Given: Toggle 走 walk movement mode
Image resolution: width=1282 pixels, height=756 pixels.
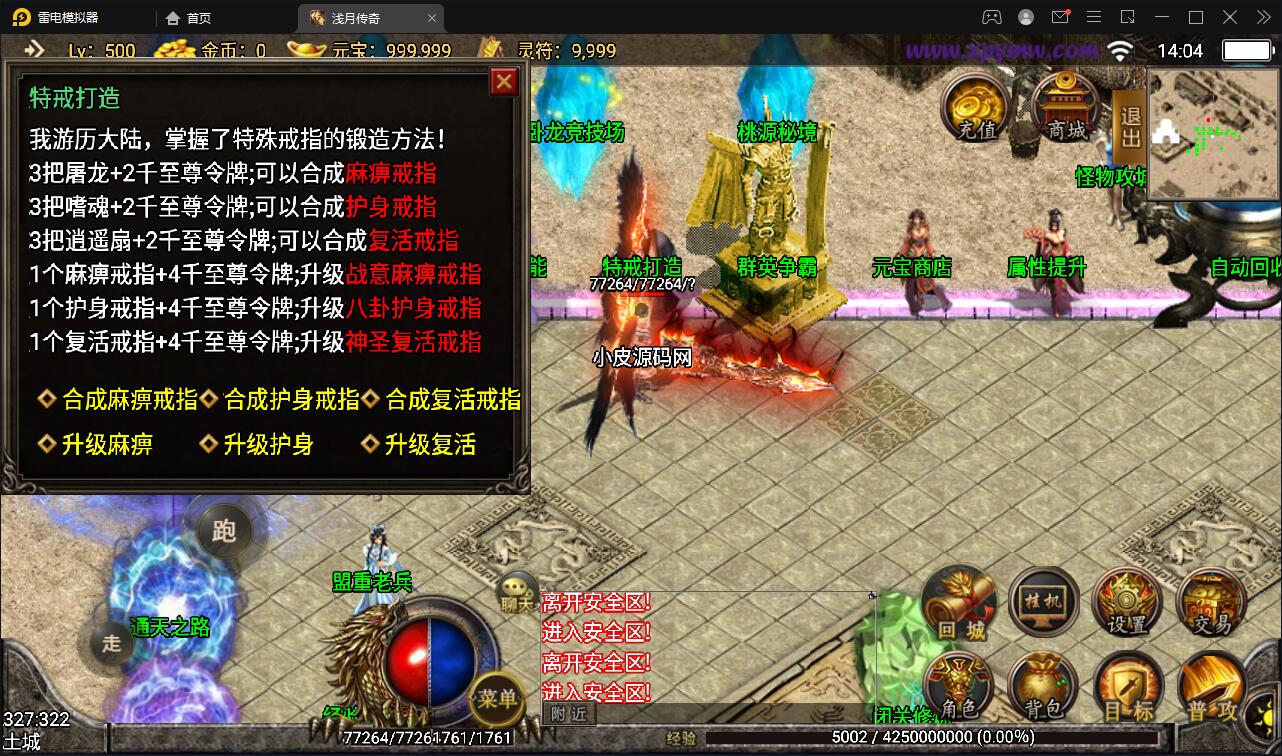Looking at the screenshot, I should coord(110,643).
